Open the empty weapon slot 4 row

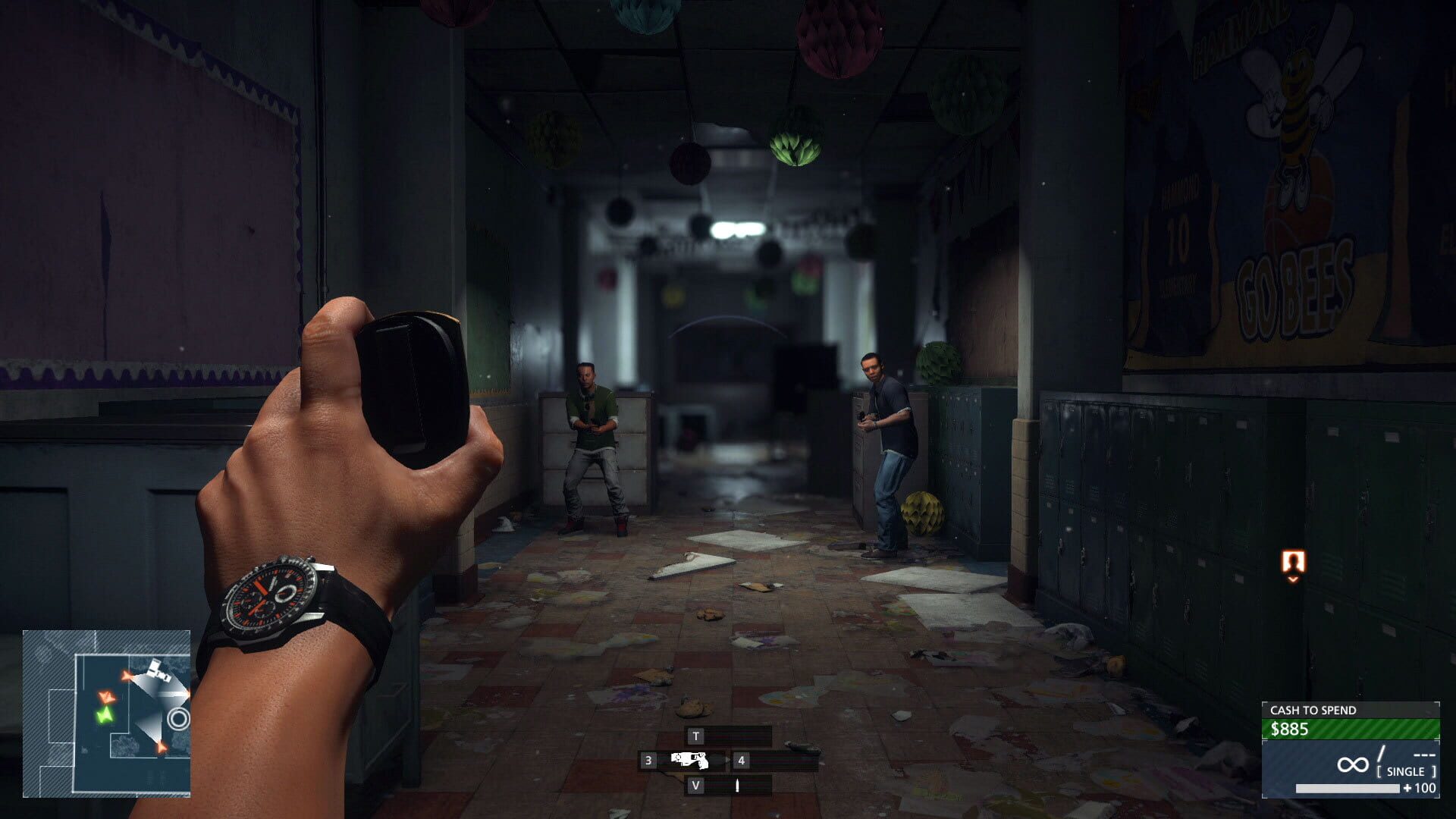741,760
